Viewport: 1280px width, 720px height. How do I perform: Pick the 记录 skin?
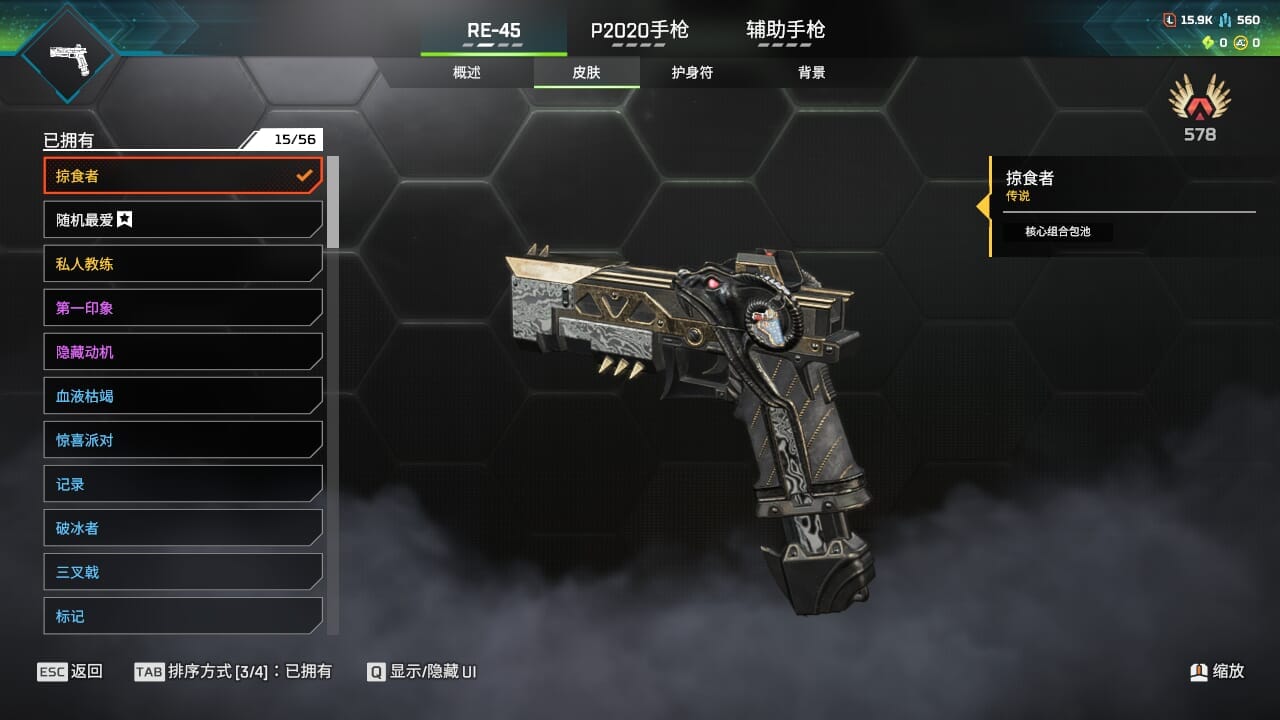pyautogui.click(x=183, y=484)
